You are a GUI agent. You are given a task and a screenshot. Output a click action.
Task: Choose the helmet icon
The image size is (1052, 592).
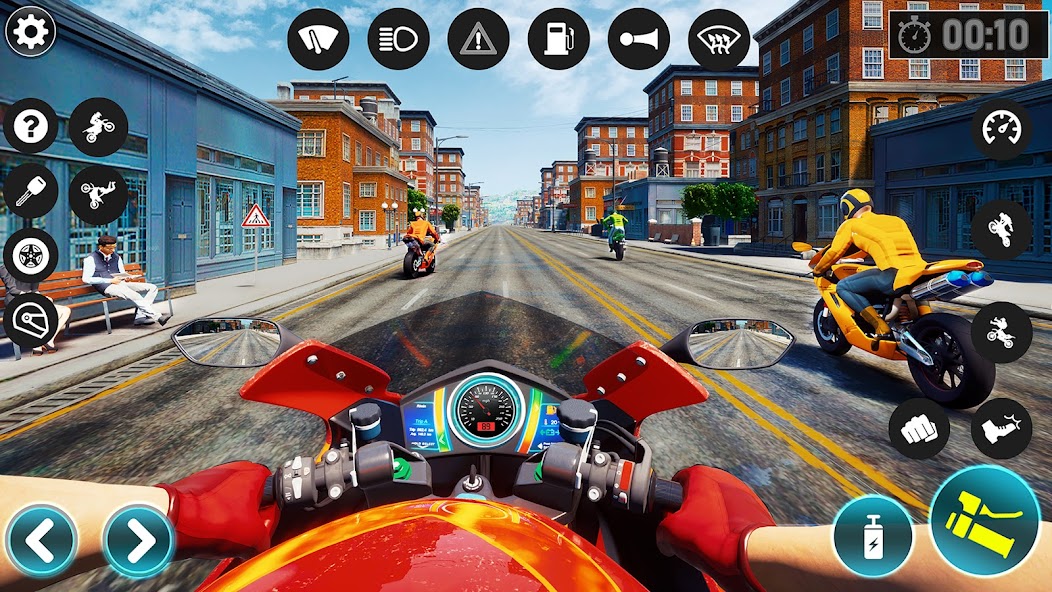click(31, 321)
